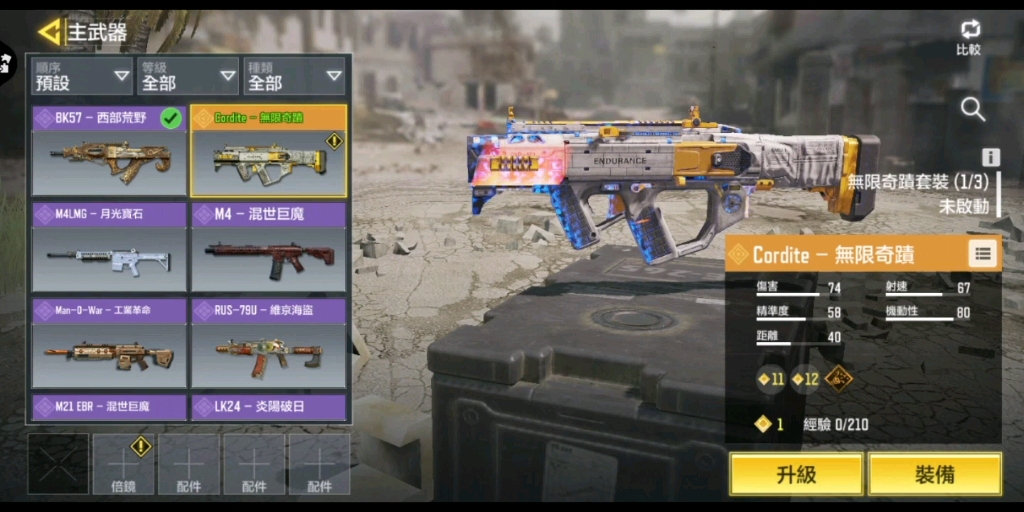Choose the M4 混世巨魔 weapon
Viewport: 1024px width, 512px height.
[x=268, y=247]
